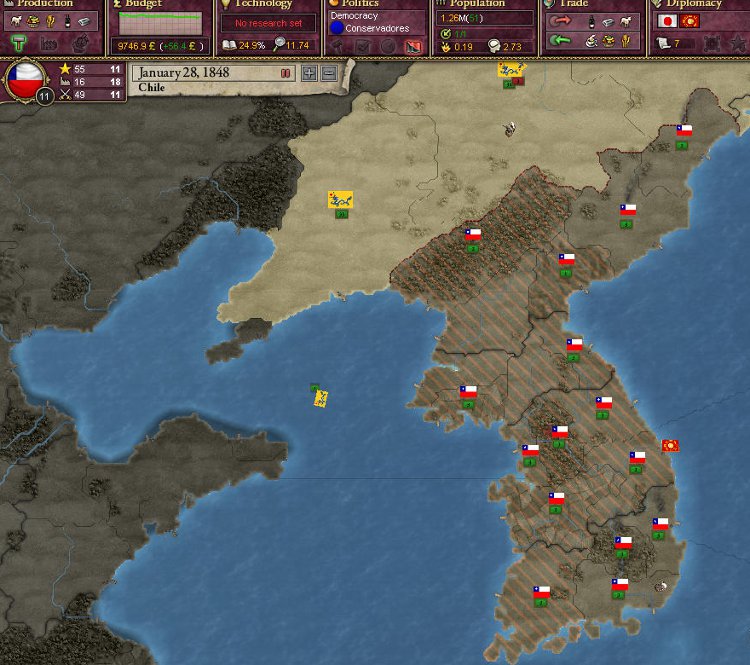Open the Politics panel
This screenshot has width=750, height=665.
[360, 4]
